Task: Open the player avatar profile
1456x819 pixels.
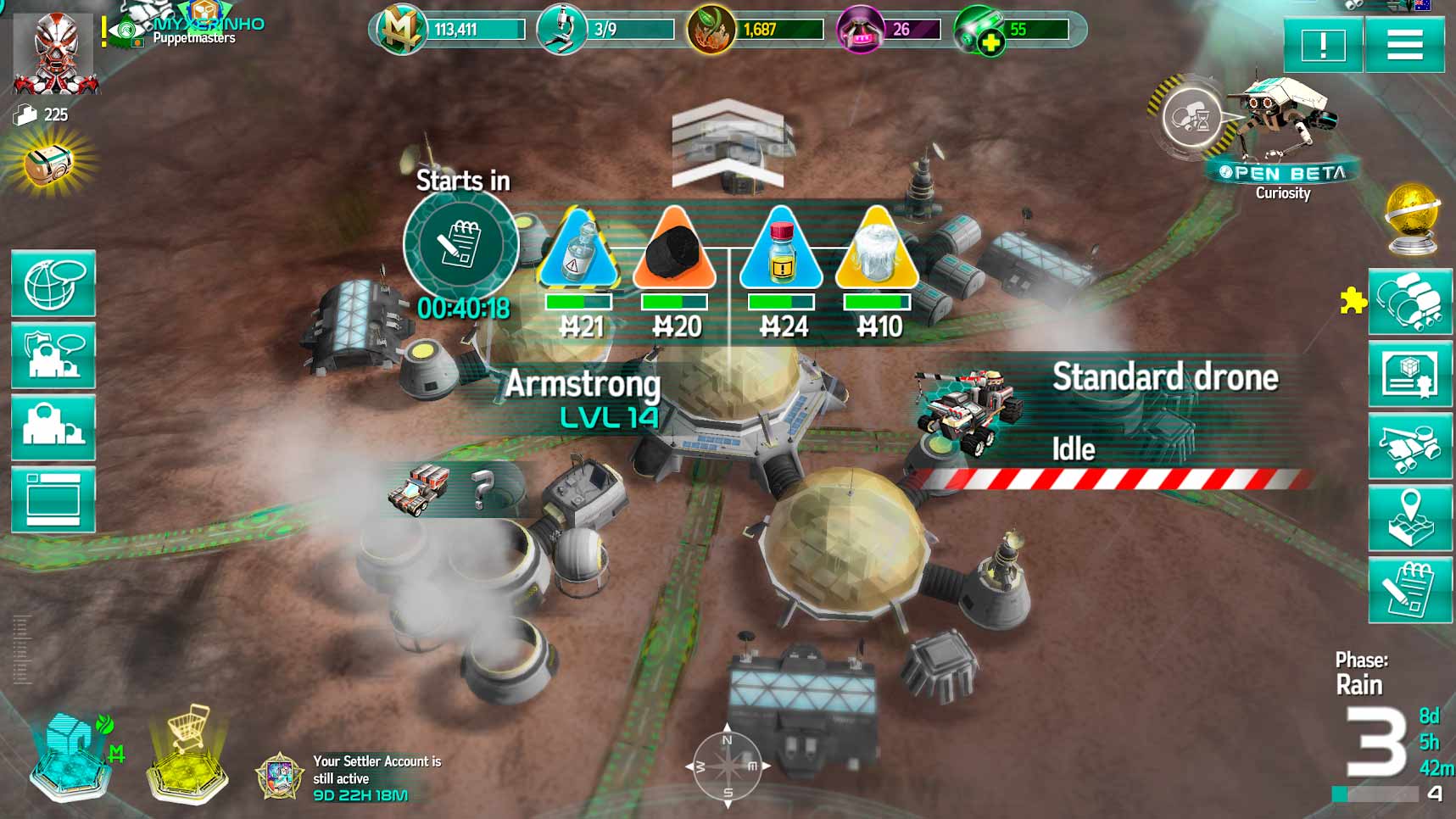Action: pos(55,53)
